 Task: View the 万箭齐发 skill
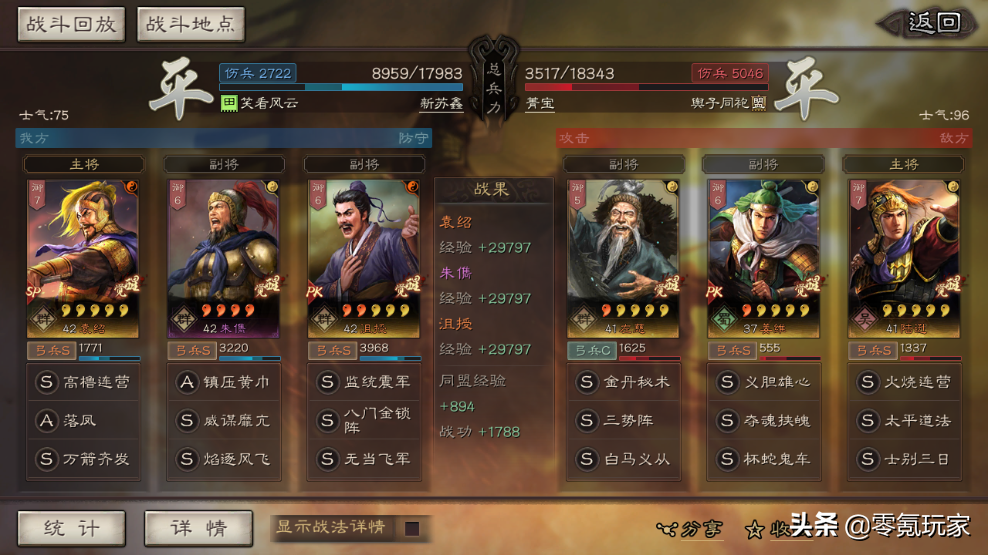pos(83,459)
